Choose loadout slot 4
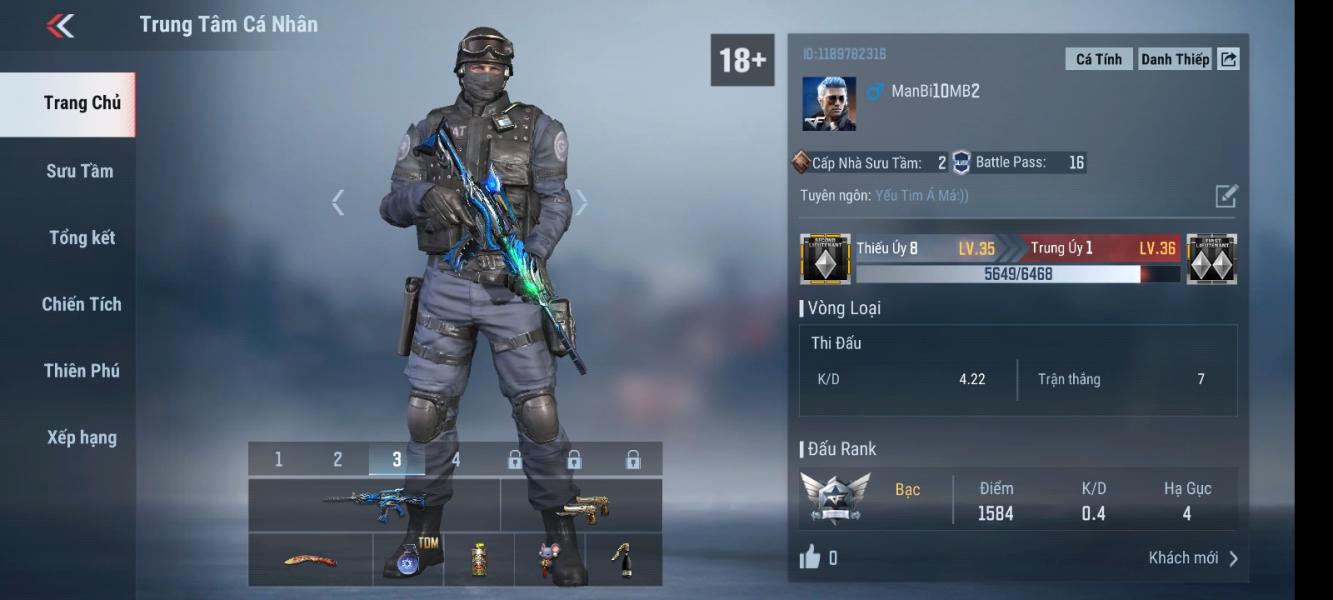This screenshot has height=600, width=1333. (x=456, y=460)
